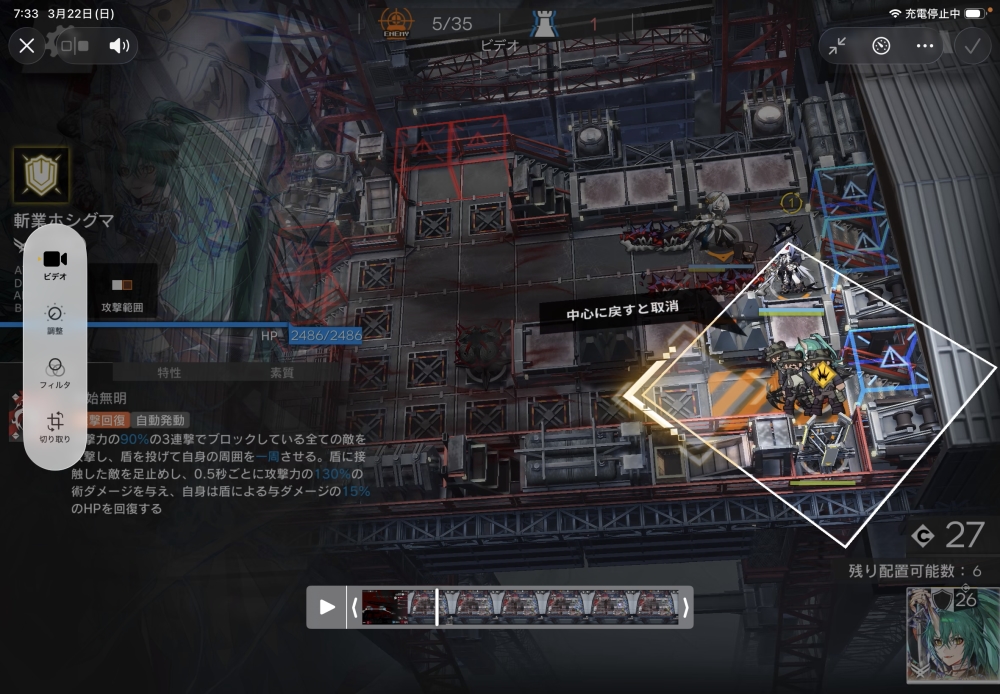Open the 素質 tab
1000x694 pixels.
(282, 373)
